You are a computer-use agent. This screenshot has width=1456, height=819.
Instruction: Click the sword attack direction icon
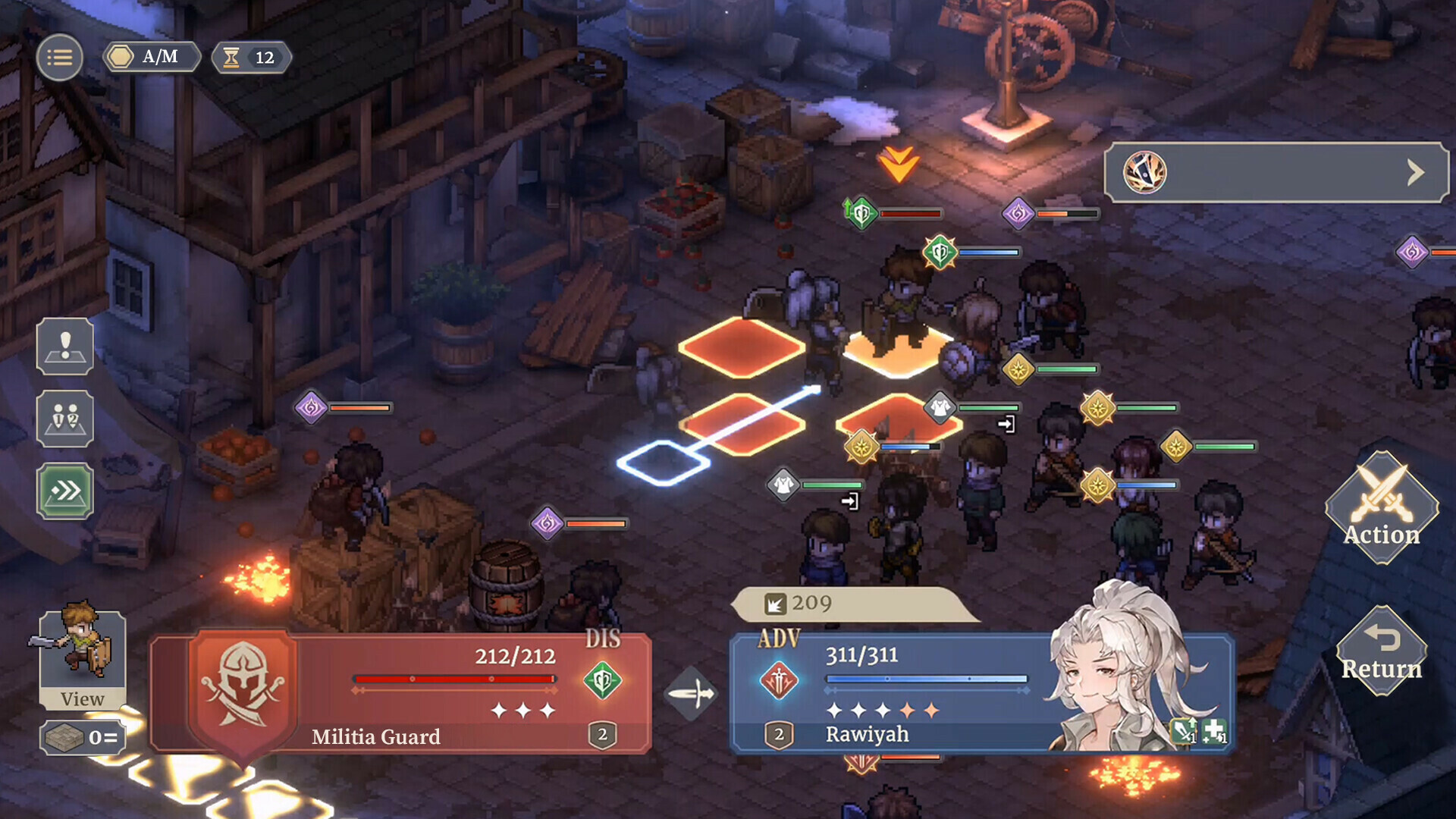click(691, 693)
